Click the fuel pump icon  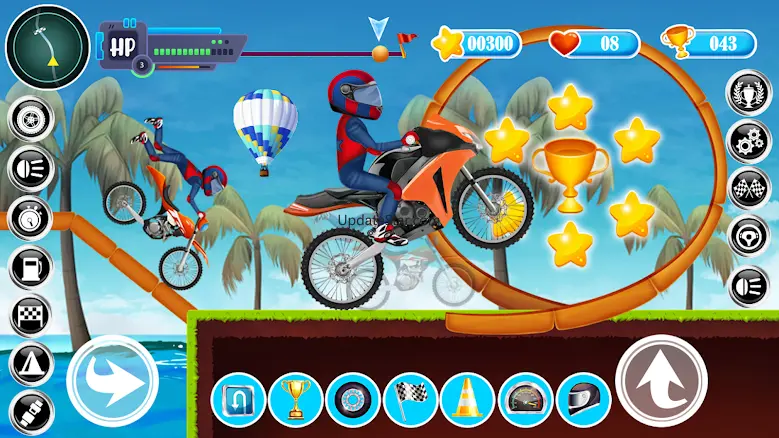coord(30,267)
